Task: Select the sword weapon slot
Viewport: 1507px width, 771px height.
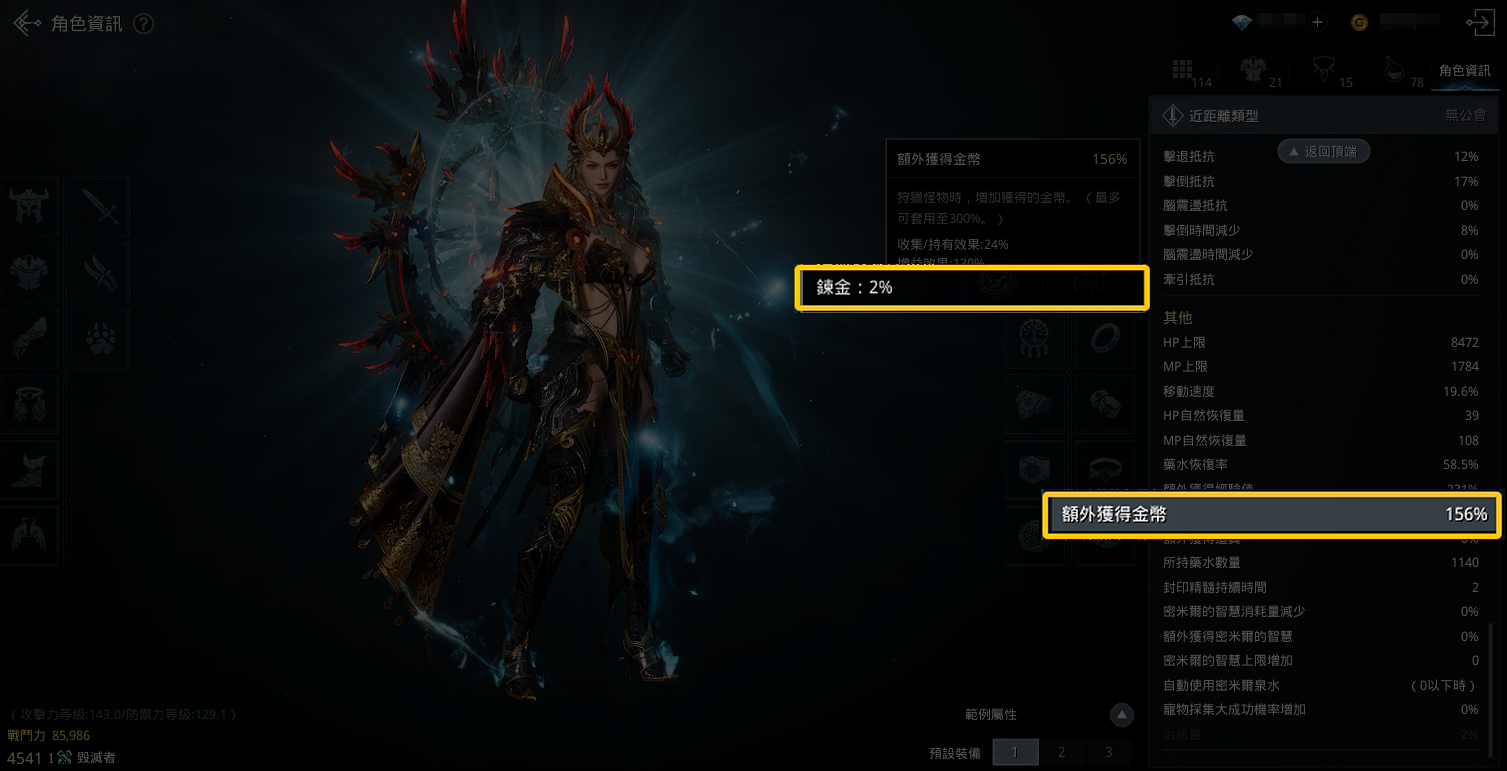Action: tap(100, 206)
